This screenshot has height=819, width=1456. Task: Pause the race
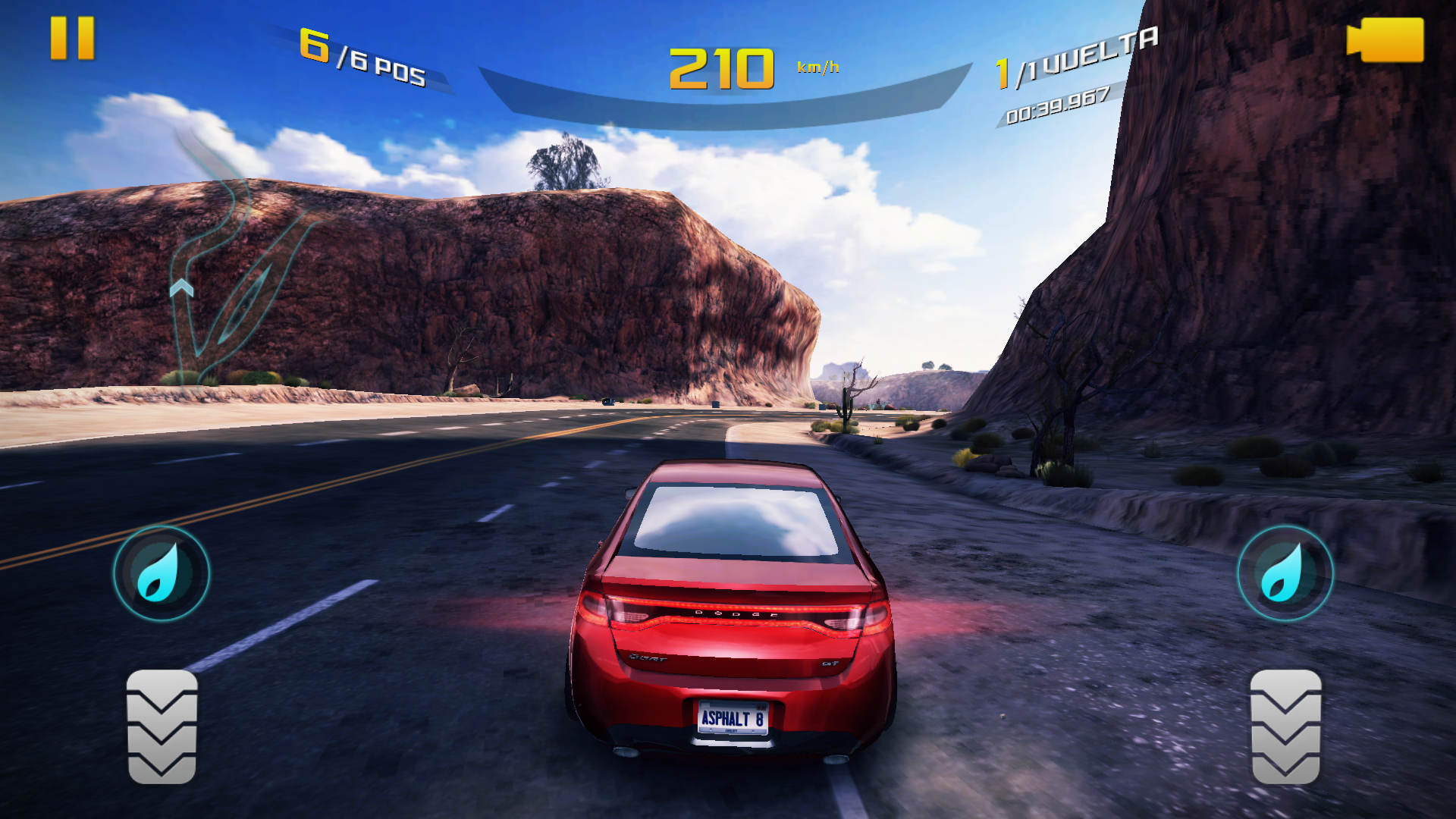72,38
